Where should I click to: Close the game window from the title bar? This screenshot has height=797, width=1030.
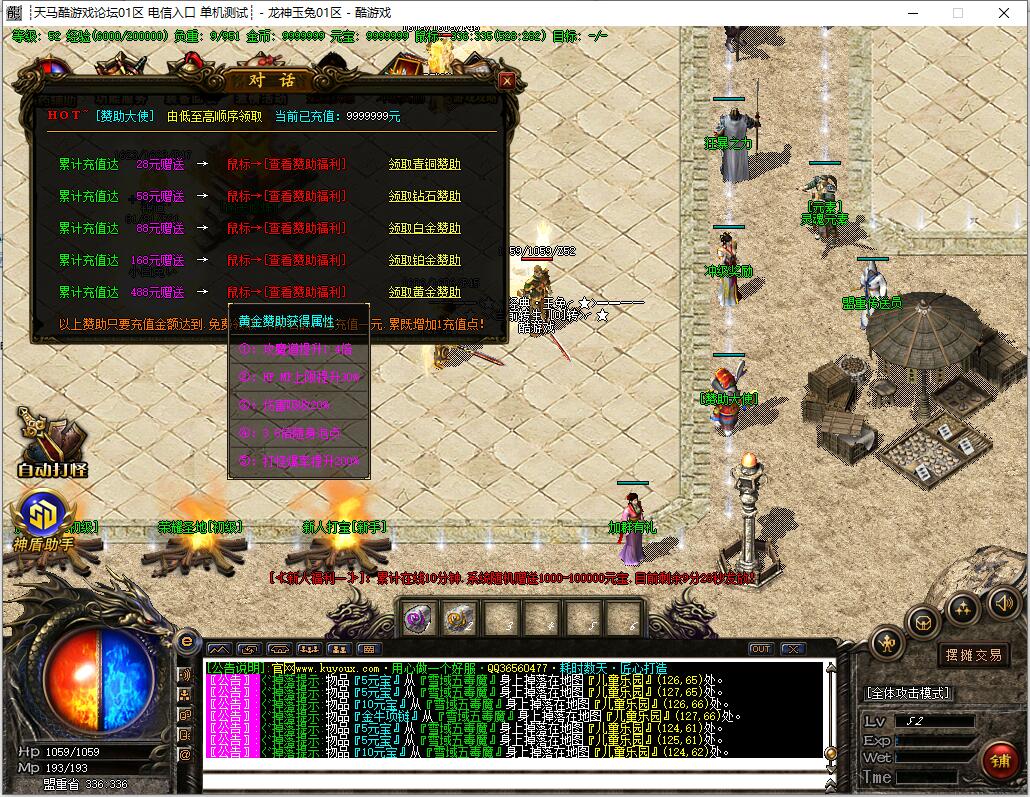click(1003, 13)
